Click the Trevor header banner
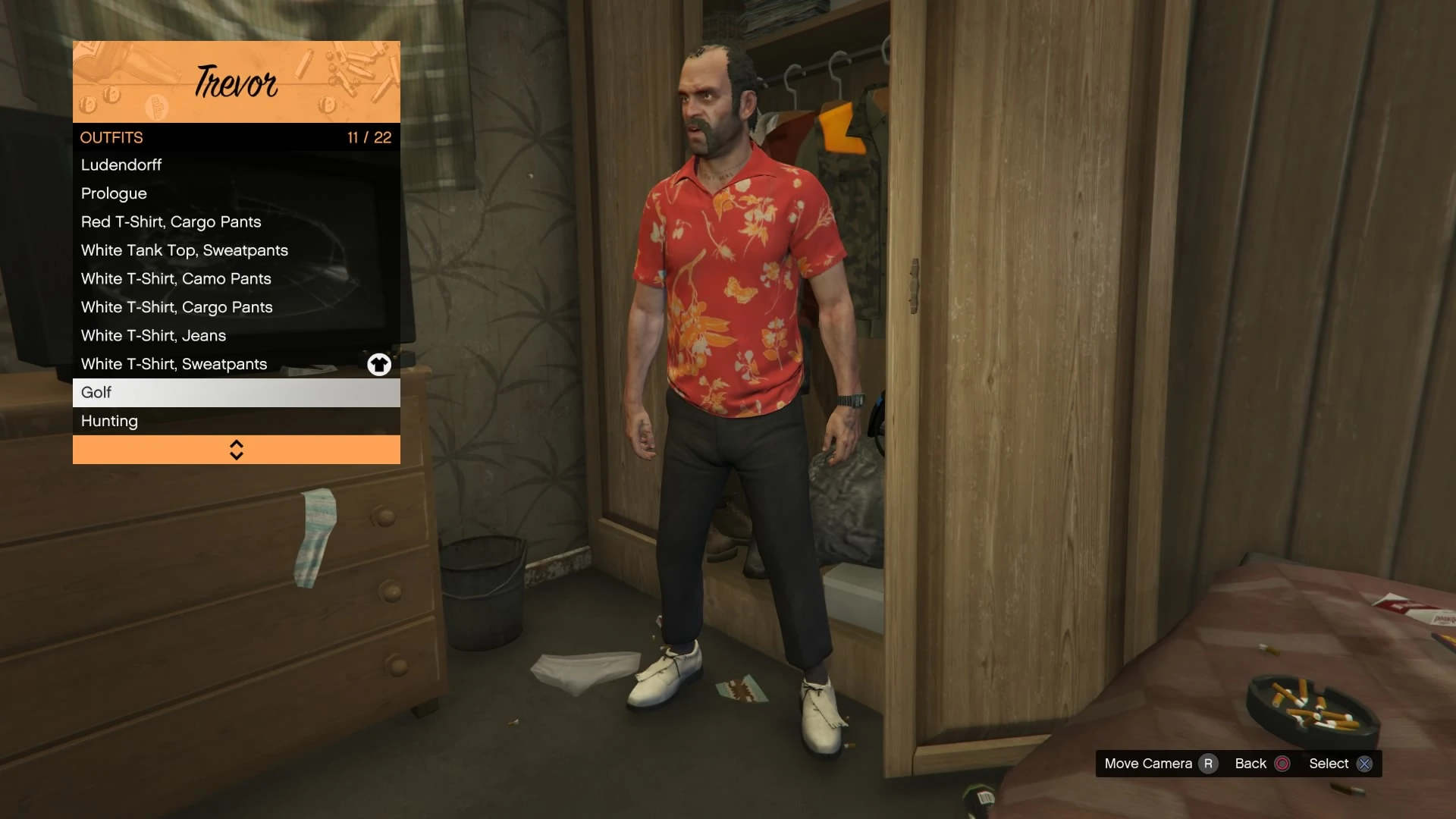Screen dimensions: 1456x819 coord(236,82)
